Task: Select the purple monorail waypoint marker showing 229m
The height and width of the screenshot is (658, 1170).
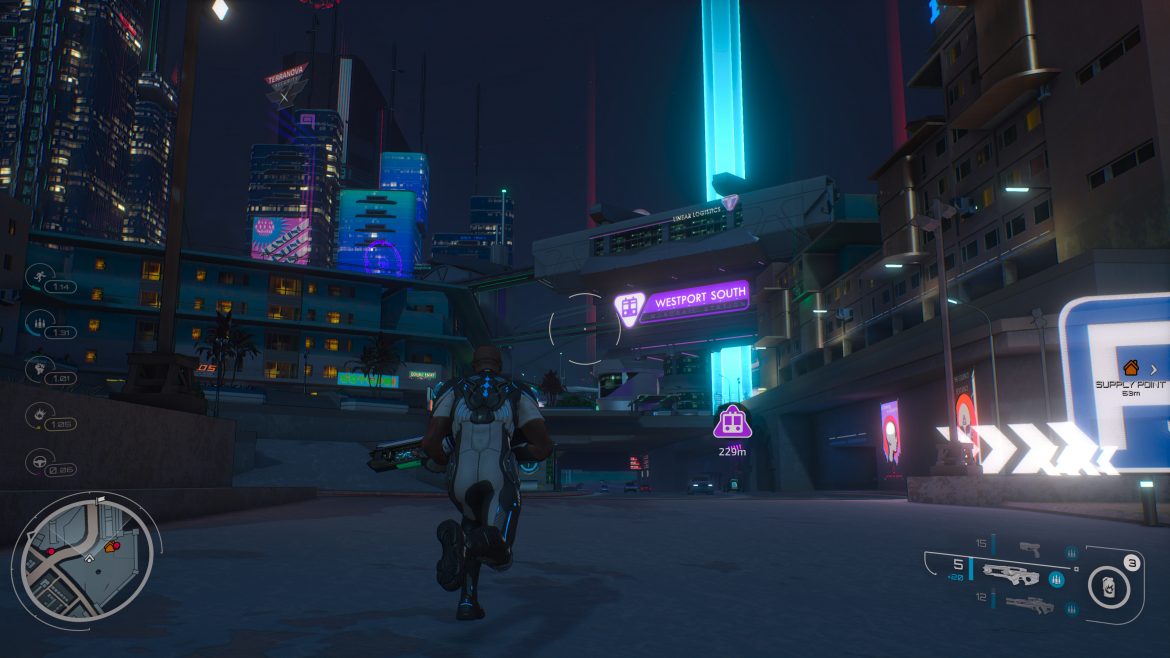Action: 732,423
